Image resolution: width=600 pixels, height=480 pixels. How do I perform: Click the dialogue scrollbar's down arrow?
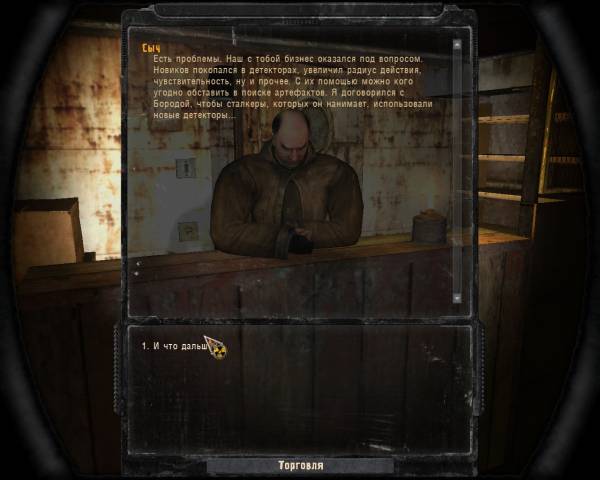[x=457, y=297]
